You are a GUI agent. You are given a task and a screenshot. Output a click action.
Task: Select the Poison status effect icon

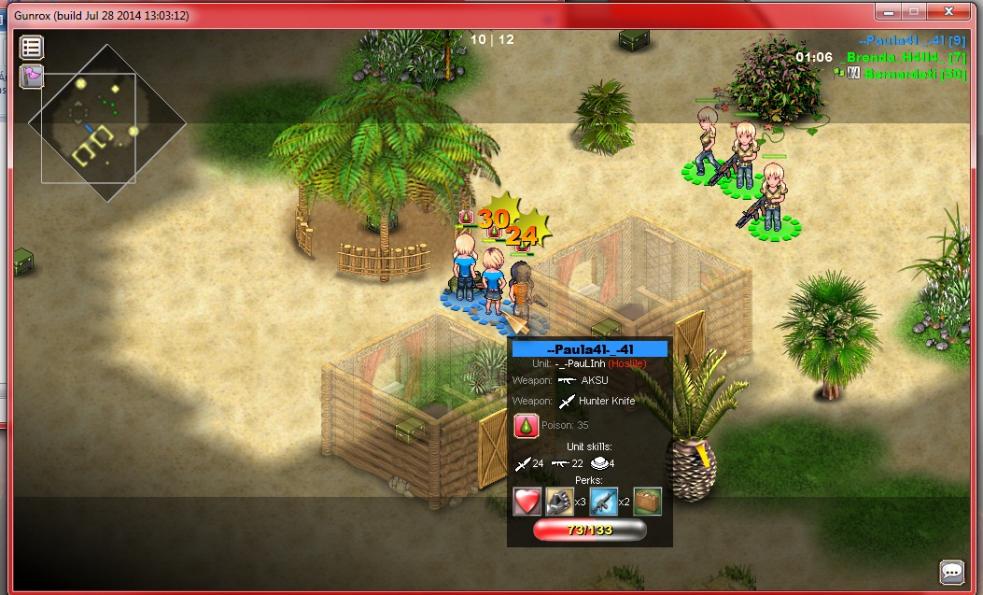[x=526, y=425]
